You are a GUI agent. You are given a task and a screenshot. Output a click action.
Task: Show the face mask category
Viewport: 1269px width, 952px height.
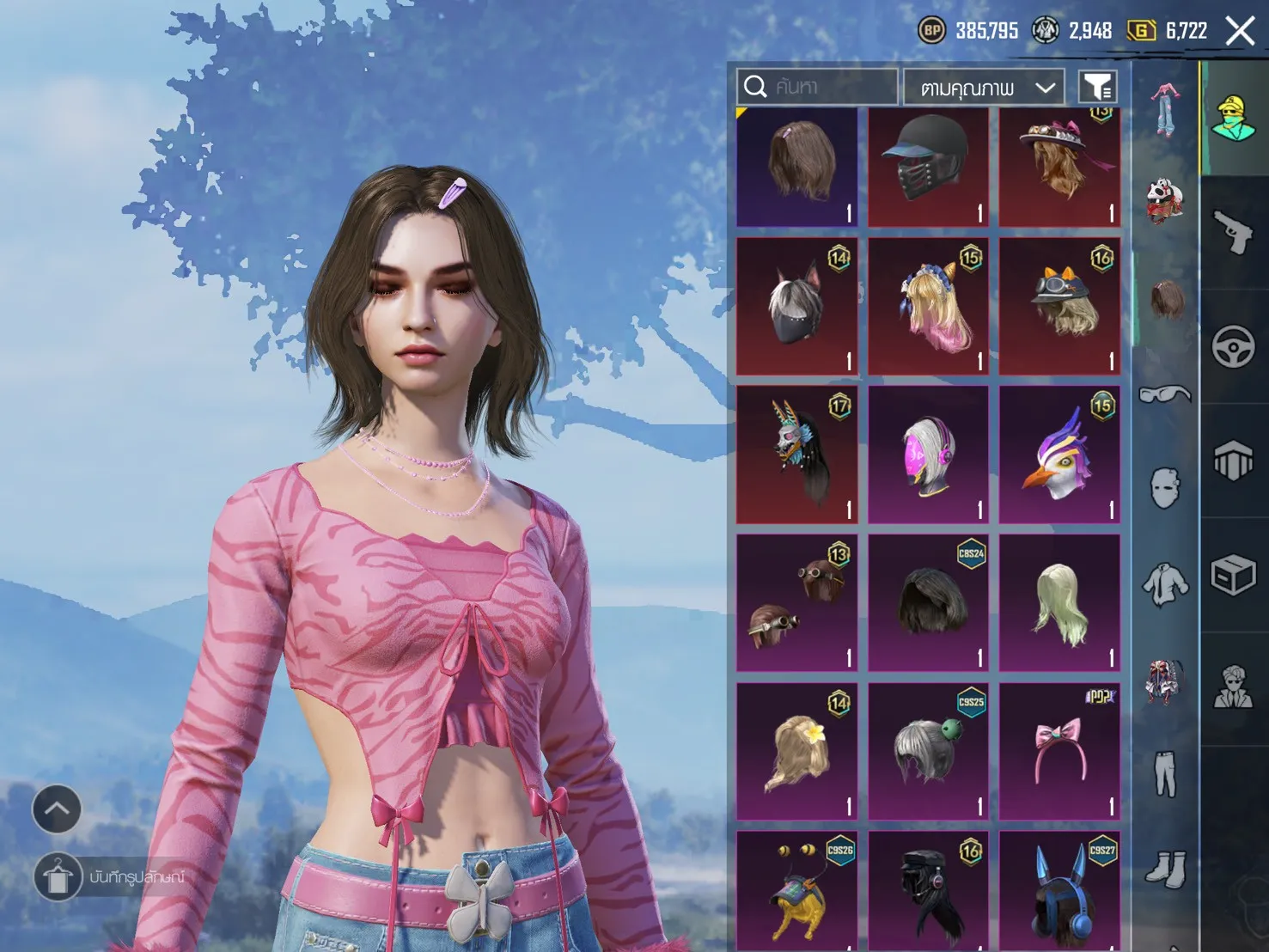coord(1164,488)
